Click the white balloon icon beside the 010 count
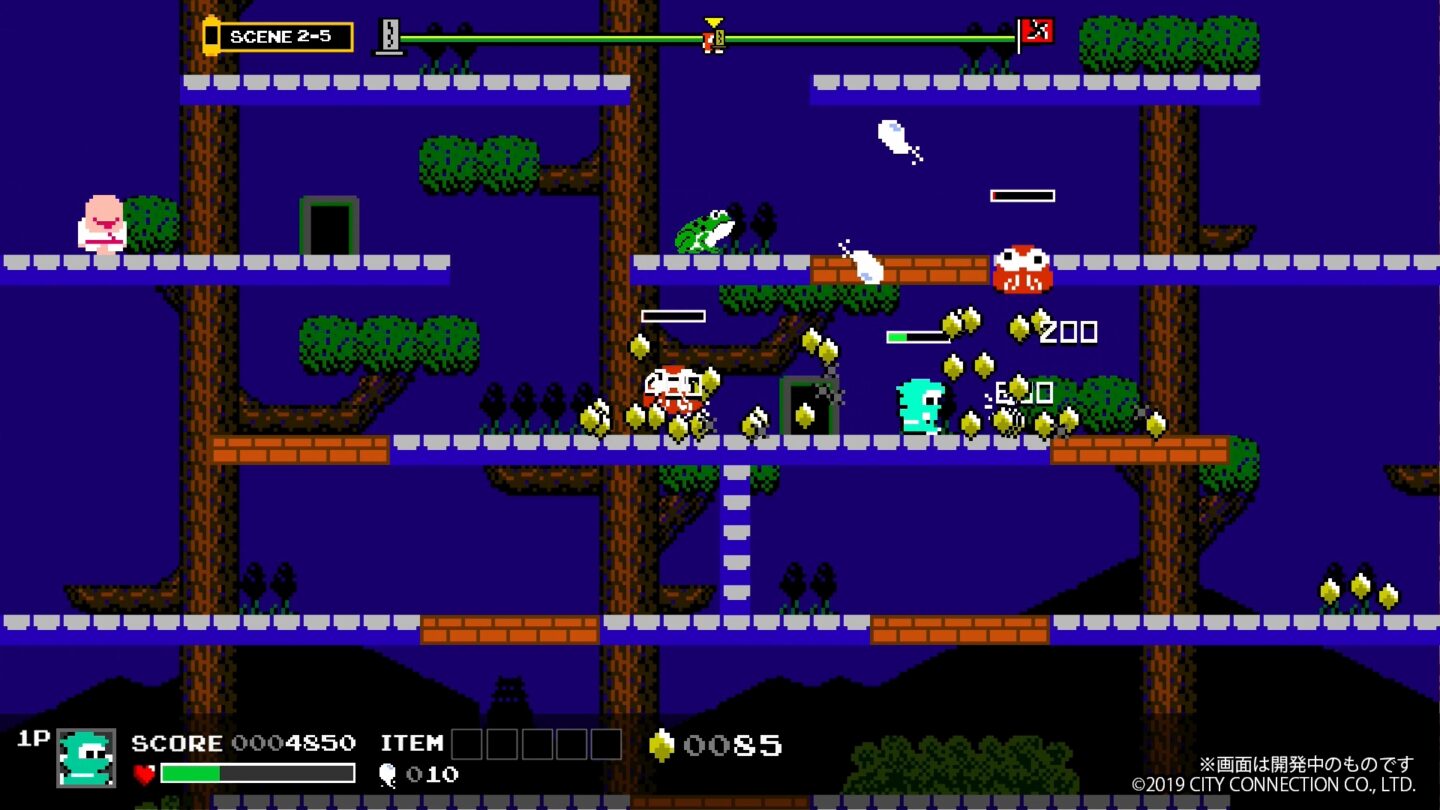 click(390, 775)
